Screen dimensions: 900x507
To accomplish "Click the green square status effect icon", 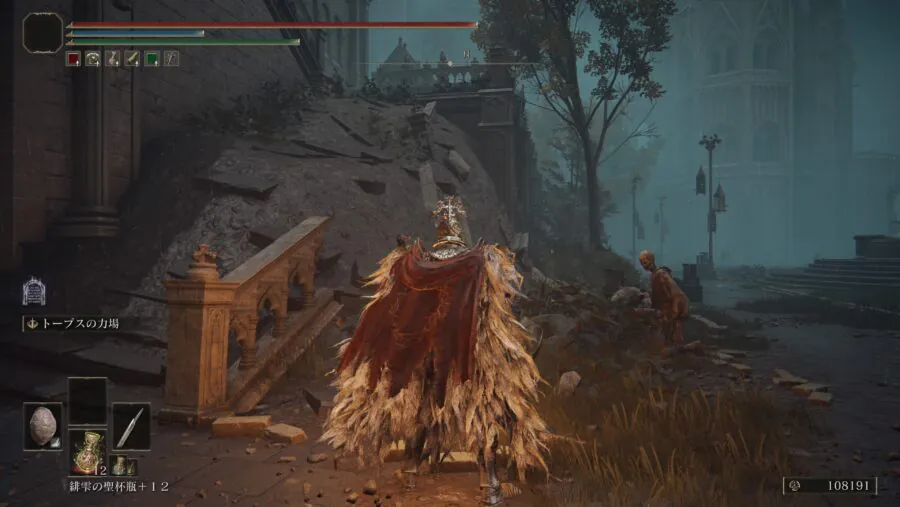I will click(x=152, y=59).
